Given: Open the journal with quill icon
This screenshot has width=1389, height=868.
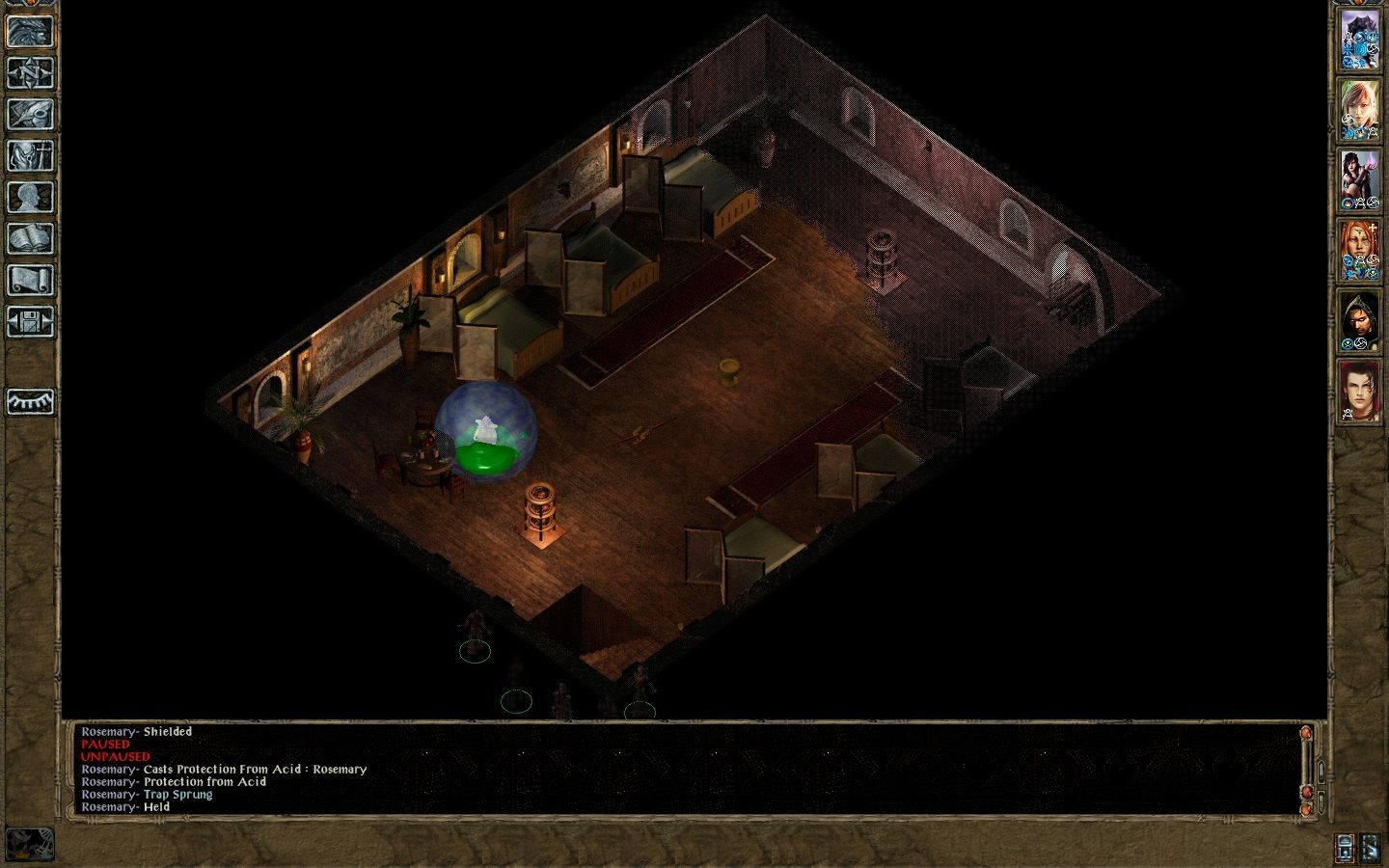Looking at the screenshot, I should click(30, 114).
